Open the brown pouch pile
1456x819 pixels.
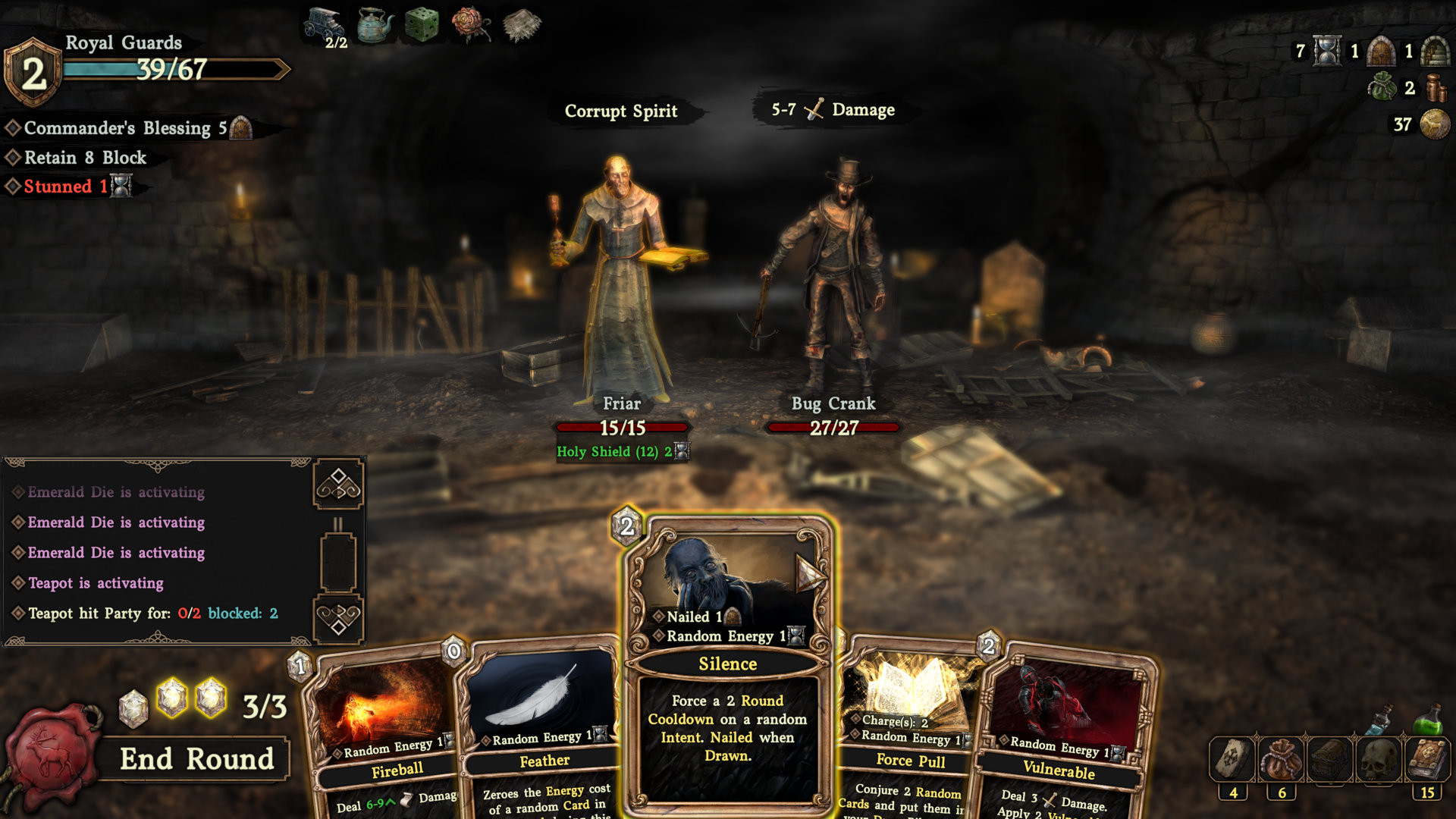coord(1282,760)
